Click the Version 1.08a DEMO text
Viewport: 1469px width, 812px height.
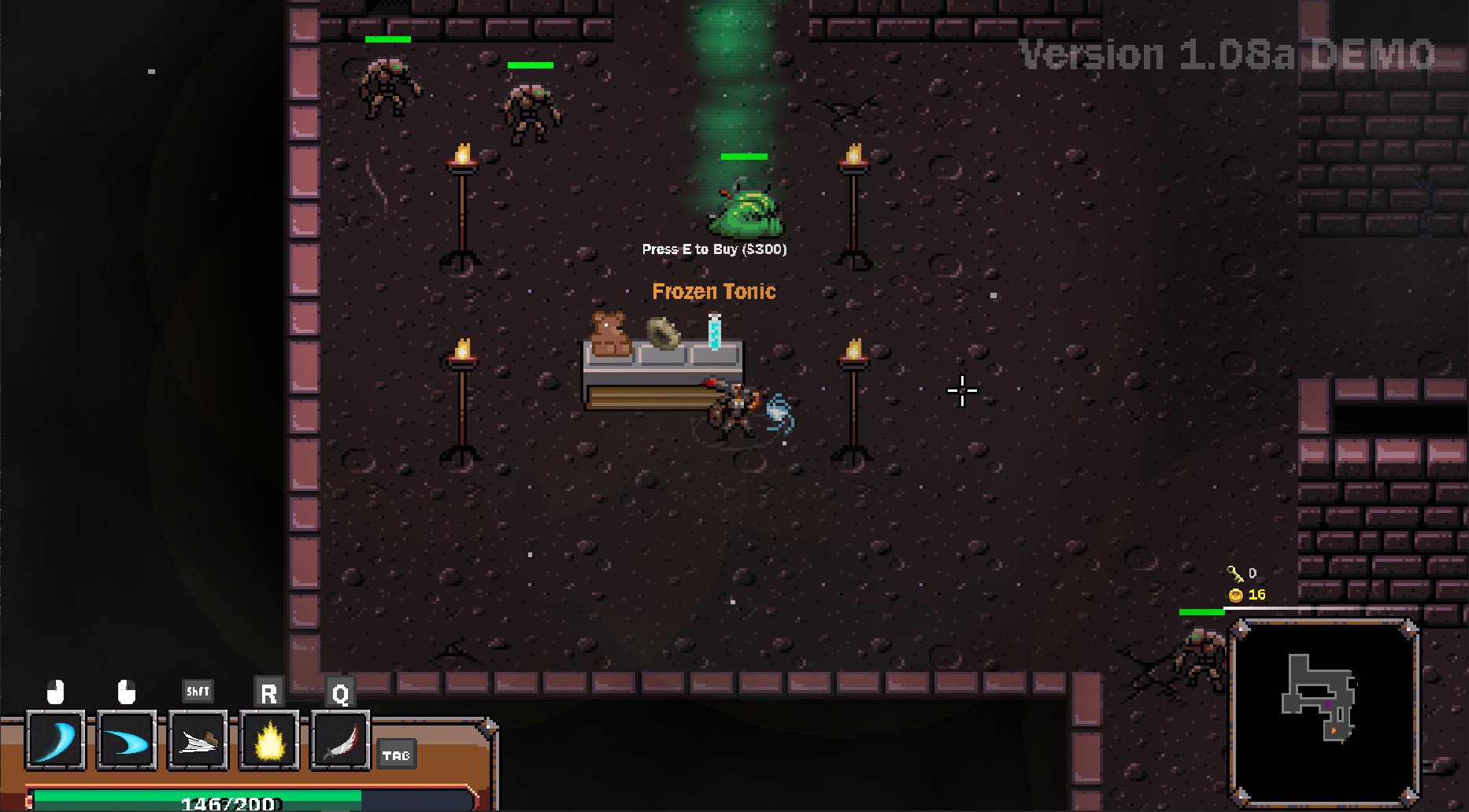pos(1225,53)
